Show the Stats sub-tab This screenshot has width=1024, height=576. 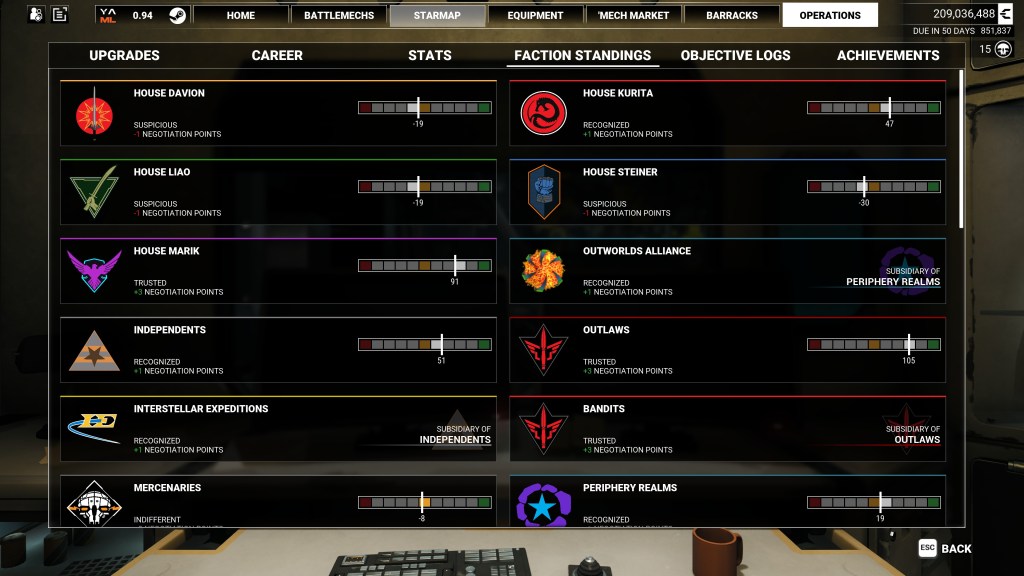point(430,55)
